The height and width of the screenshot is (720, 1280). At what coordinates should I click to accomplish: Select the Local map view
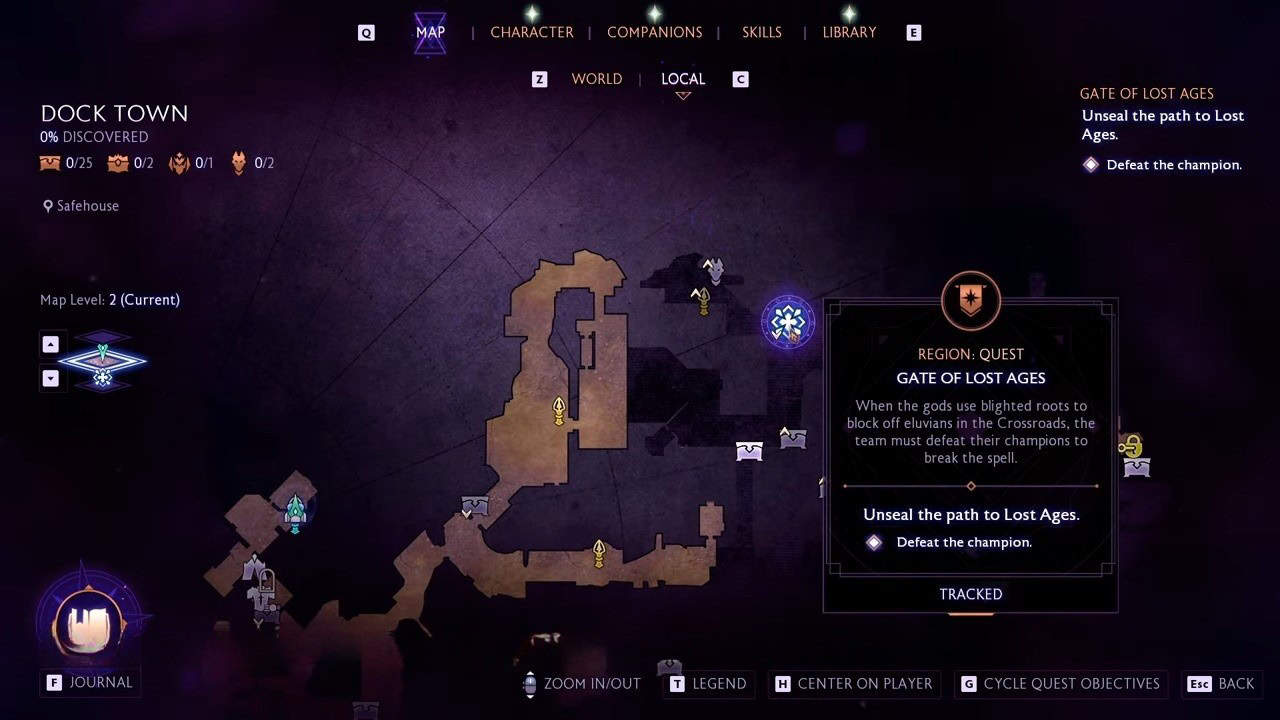click(683, 79)
